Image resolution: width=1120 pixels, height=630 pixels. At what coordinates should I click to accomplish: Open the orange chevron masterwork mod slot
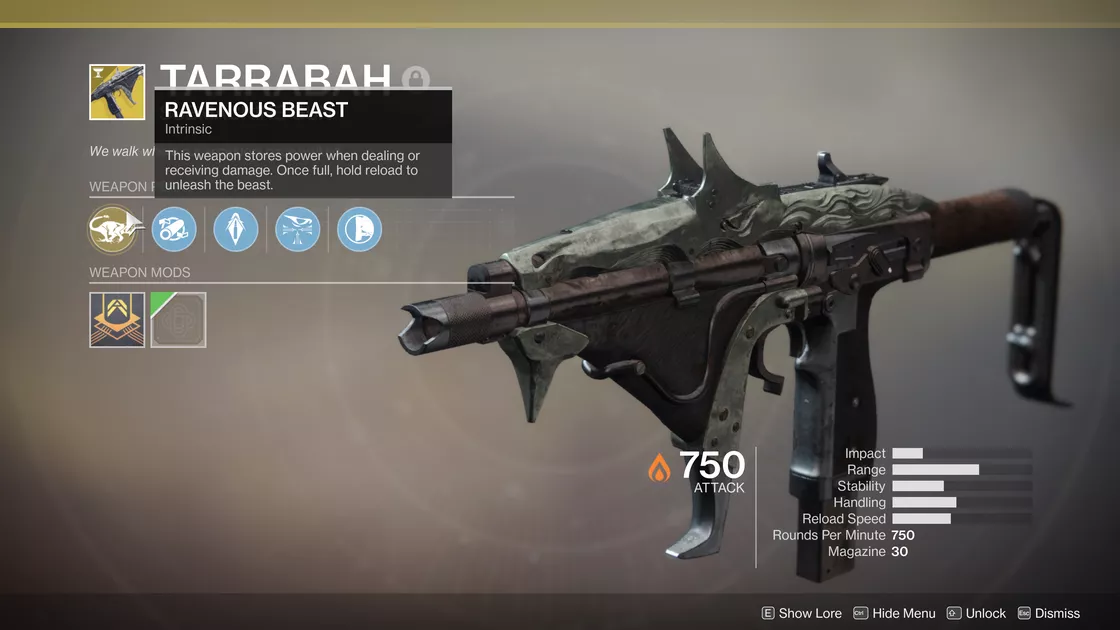click(x=117, y=320)
